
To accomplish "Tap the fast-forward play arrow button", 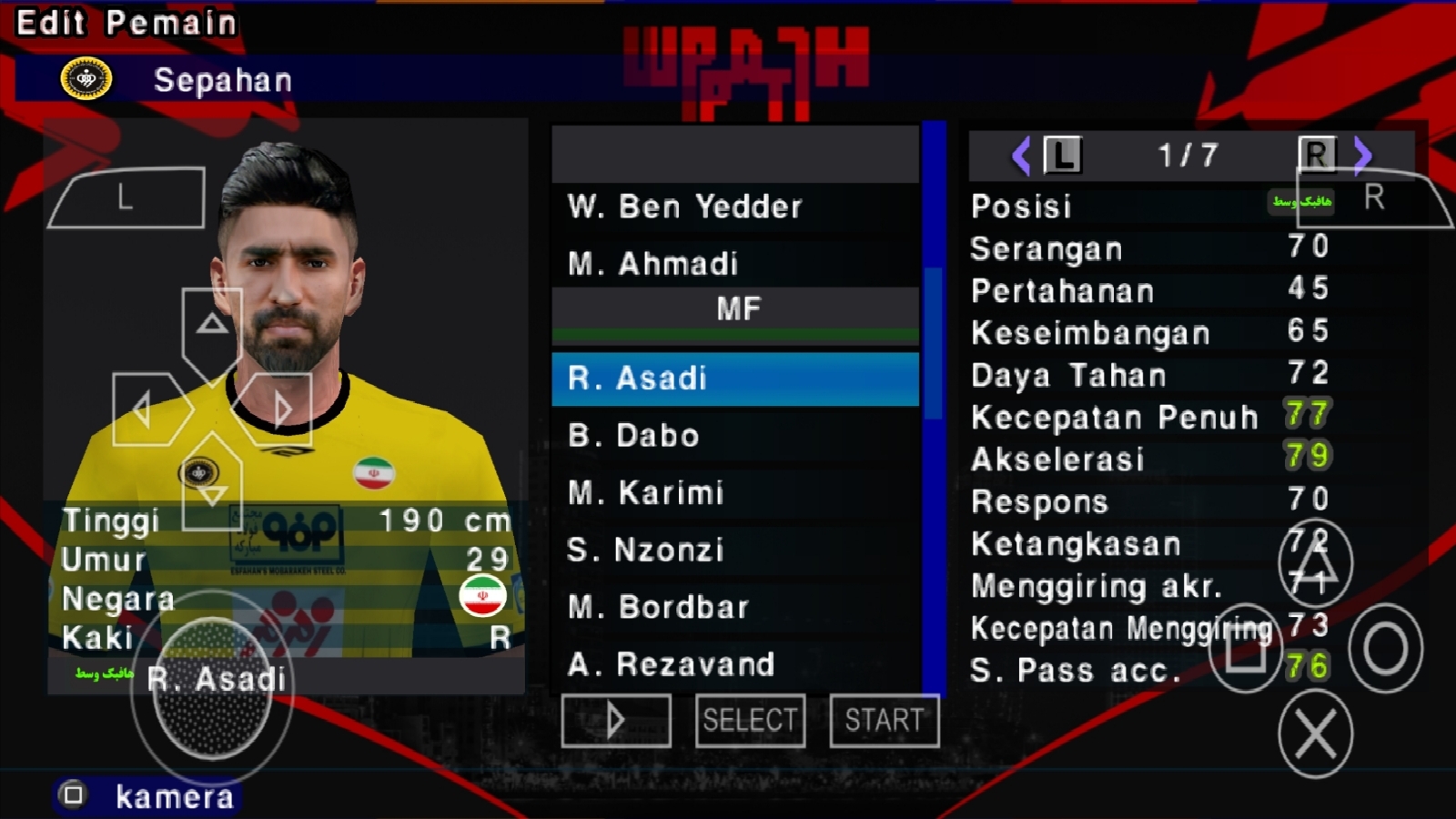I will pos(616,721).
